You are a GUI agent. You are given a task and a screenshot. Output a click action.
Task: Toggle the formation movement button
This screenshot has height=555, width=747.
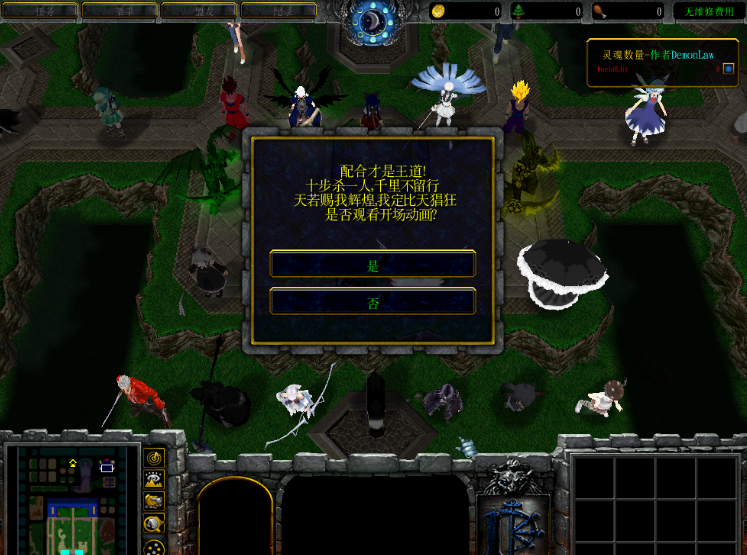tap(154, 547)
